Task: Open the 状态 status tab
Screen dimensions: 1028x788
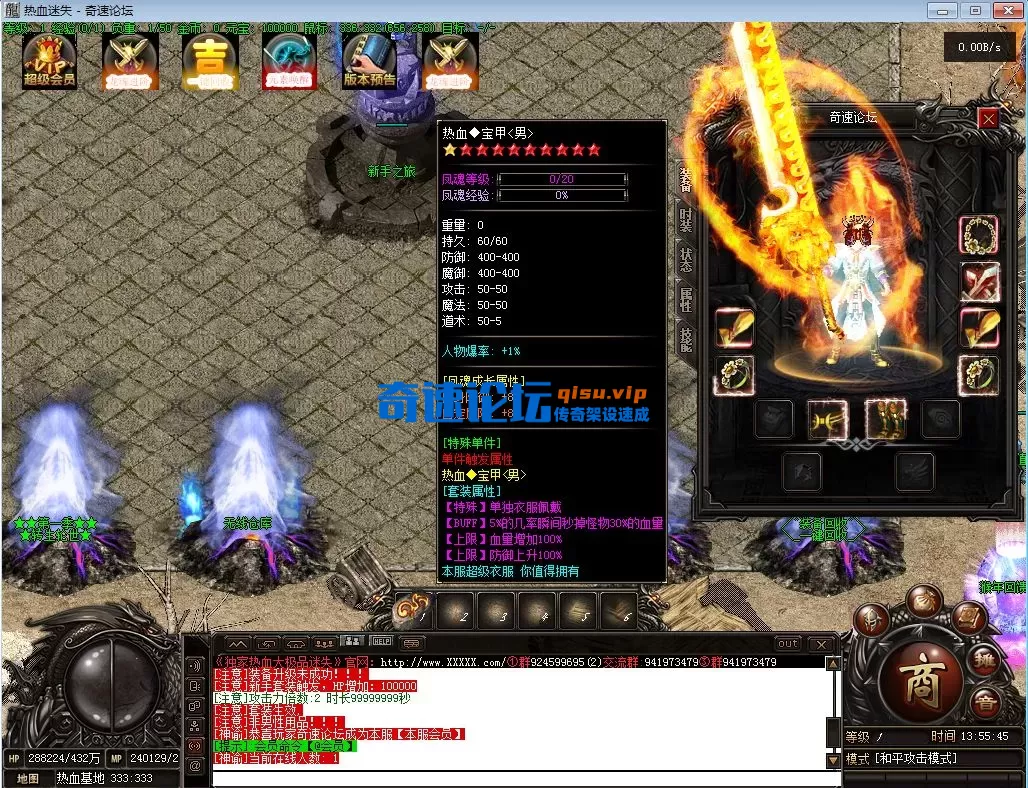Action: tap(686, 260)
